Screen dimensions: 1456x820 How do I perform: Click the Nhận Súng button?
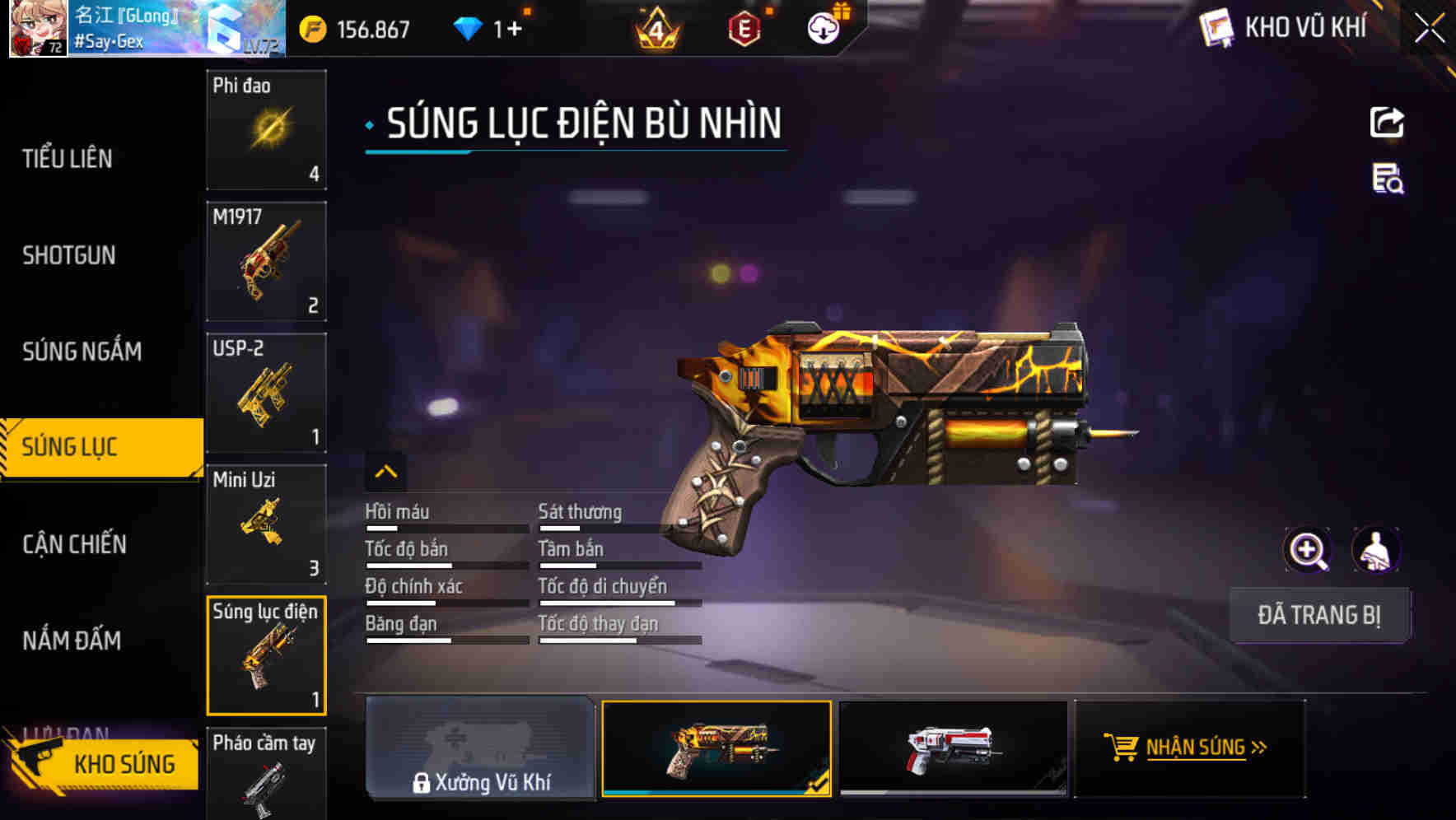(x=1189, y=748)
